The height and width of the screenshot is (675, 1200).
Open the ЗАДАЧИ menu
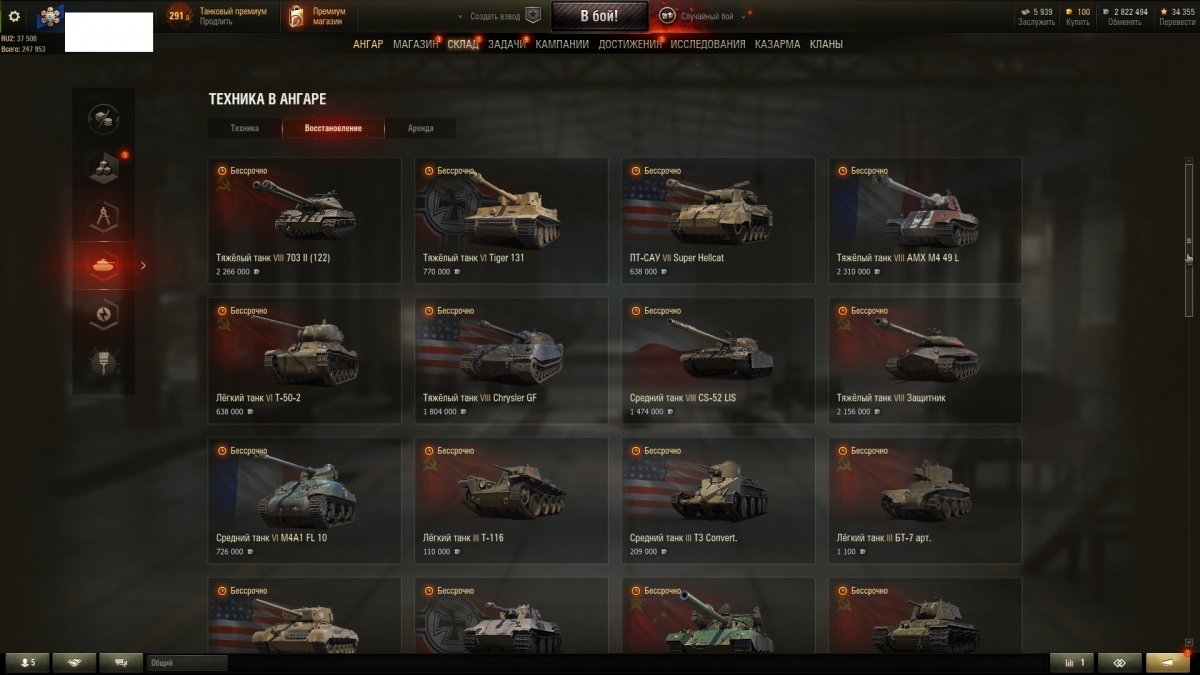tap(507, 44)
